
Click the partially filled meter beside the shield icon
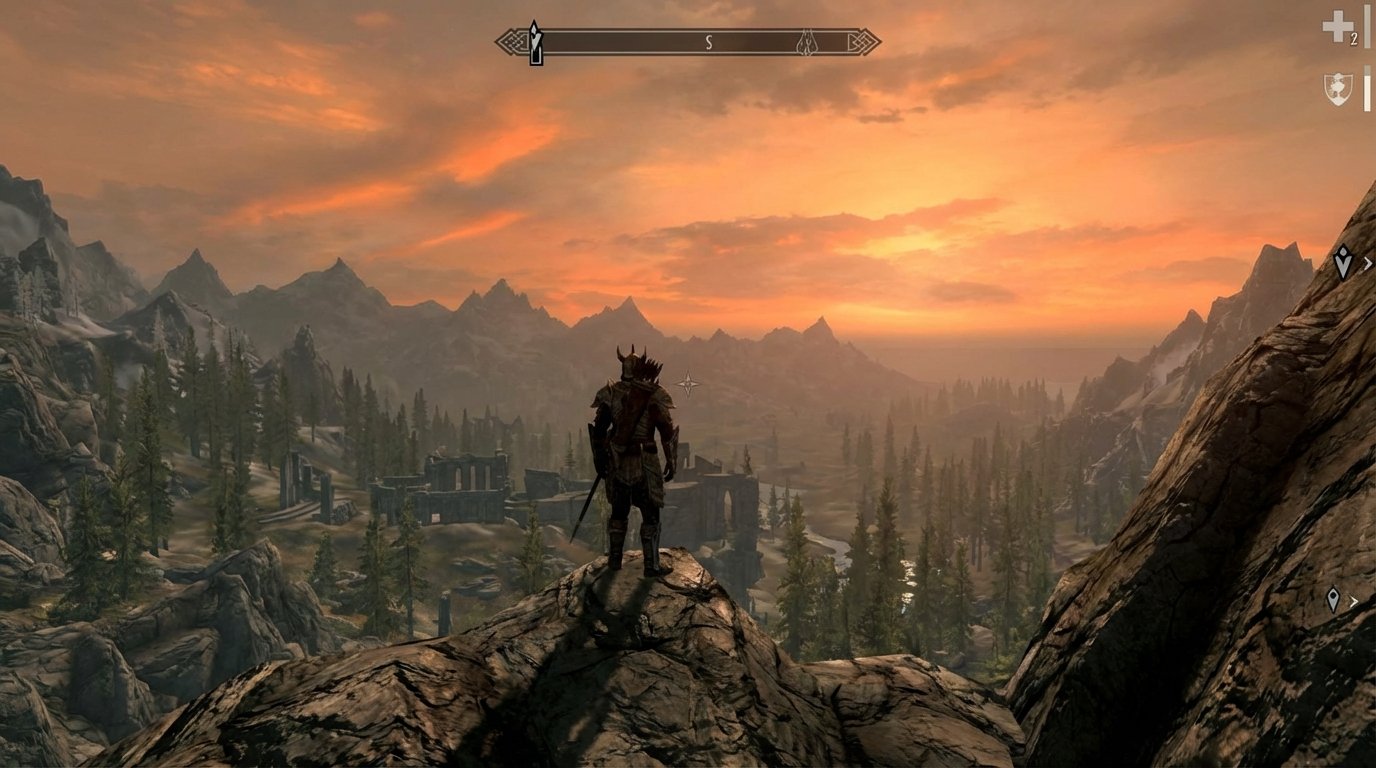(1366, 90)
